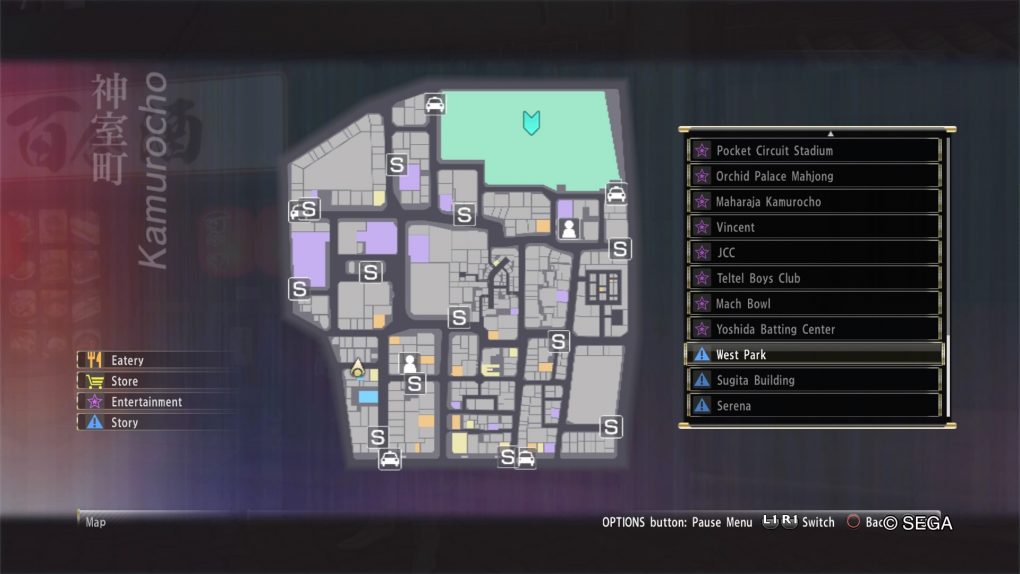
Task: Select Mach Bowl from the list
Action: click(x=815, y=304)
